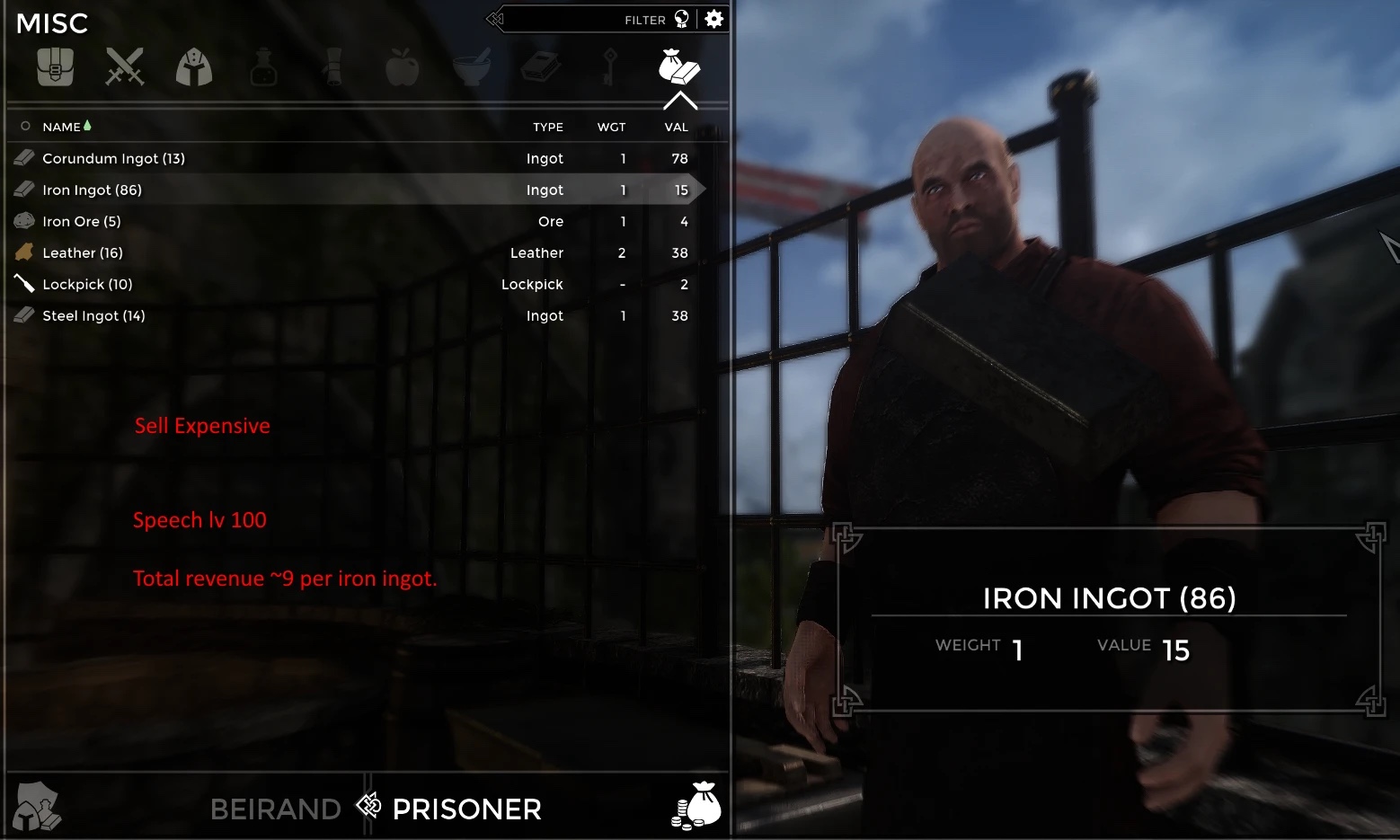1400x840 pixels.
Task: Select the misc coin pouch category tab
Action: [x=678, y=67]
